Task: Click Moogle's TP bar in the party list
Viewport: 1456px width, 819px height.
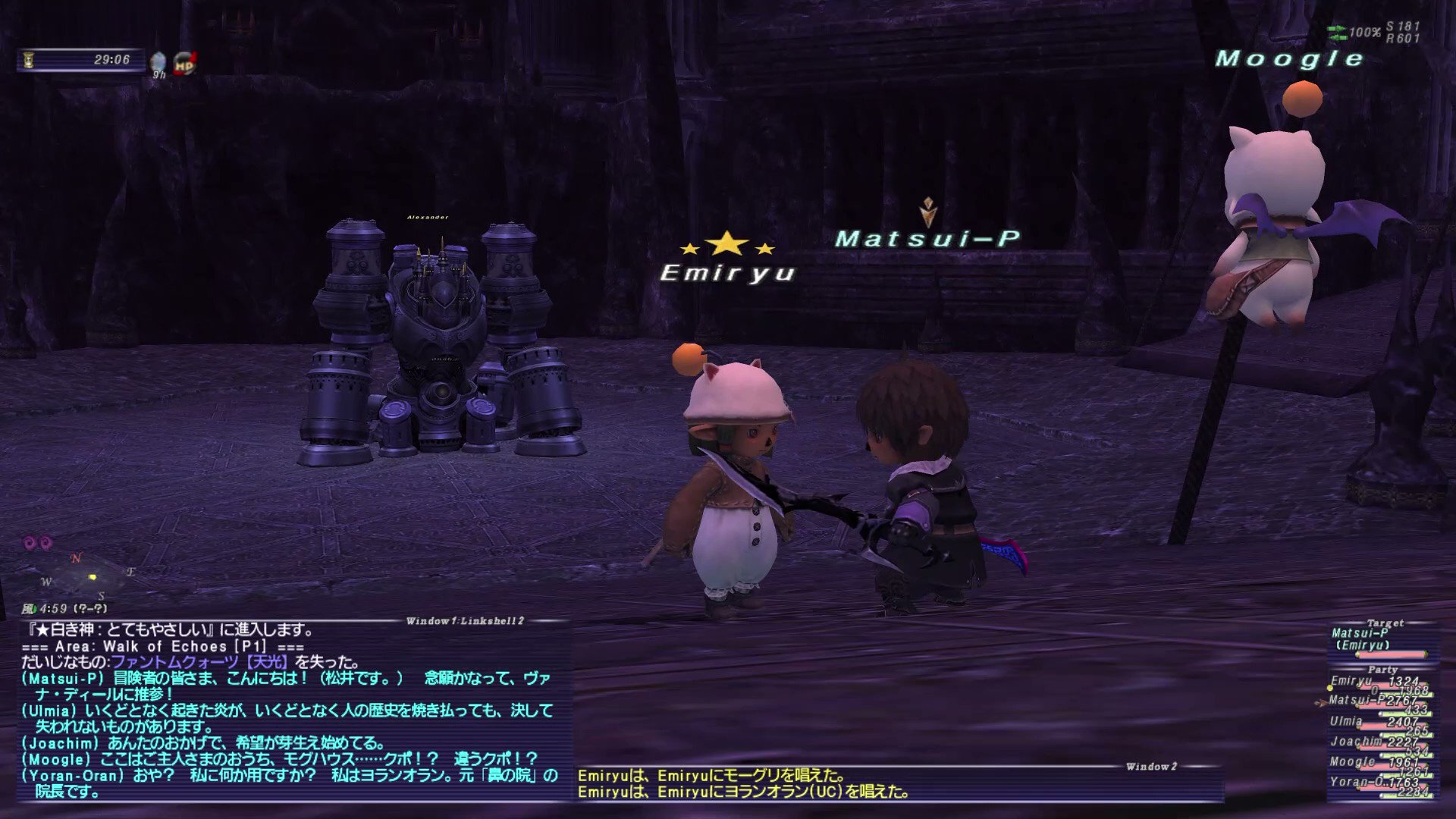Action: (1407, 775)
